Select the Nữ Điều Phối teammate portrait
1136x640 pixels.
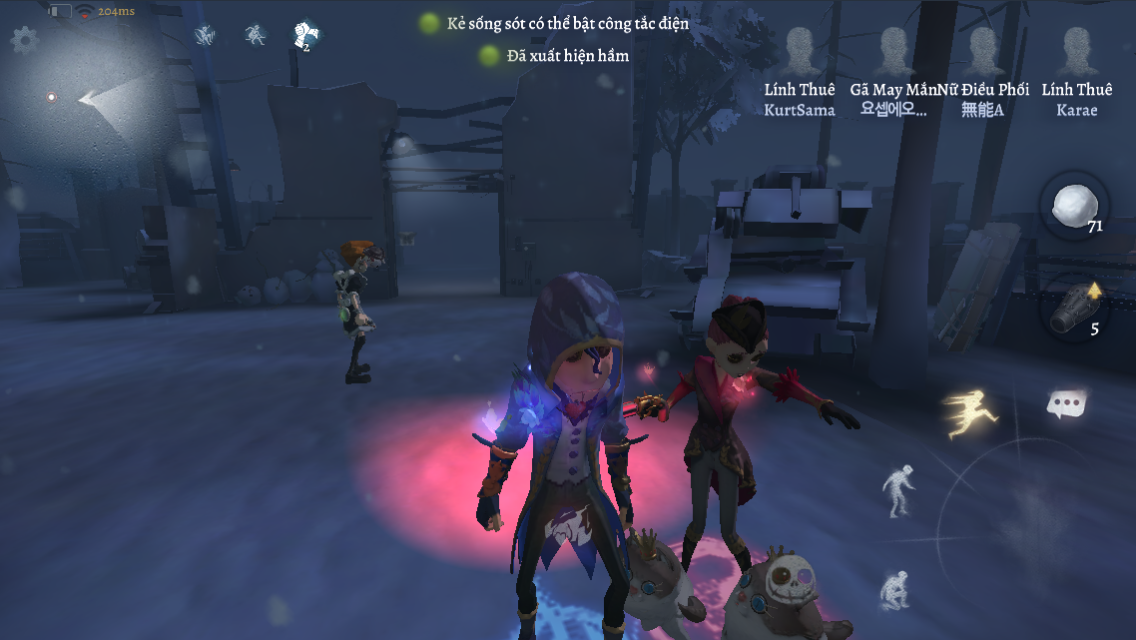click(x=983, y=52)
